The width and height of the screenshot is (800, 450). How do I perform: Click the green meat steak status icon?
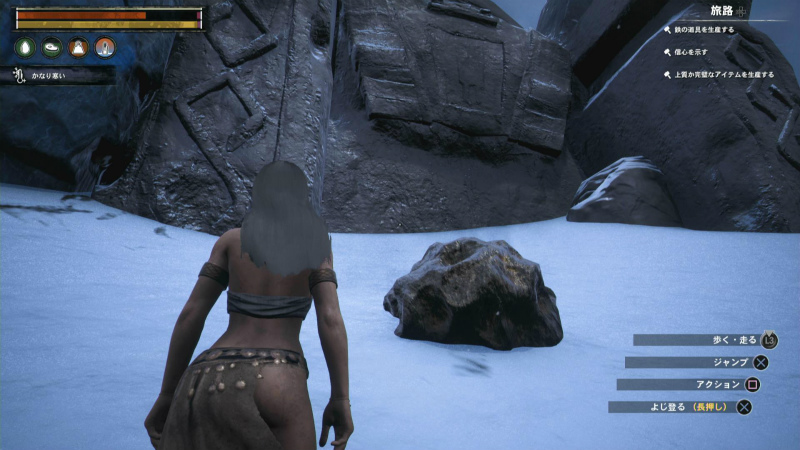pyautogui.click(x=52, y=47)
